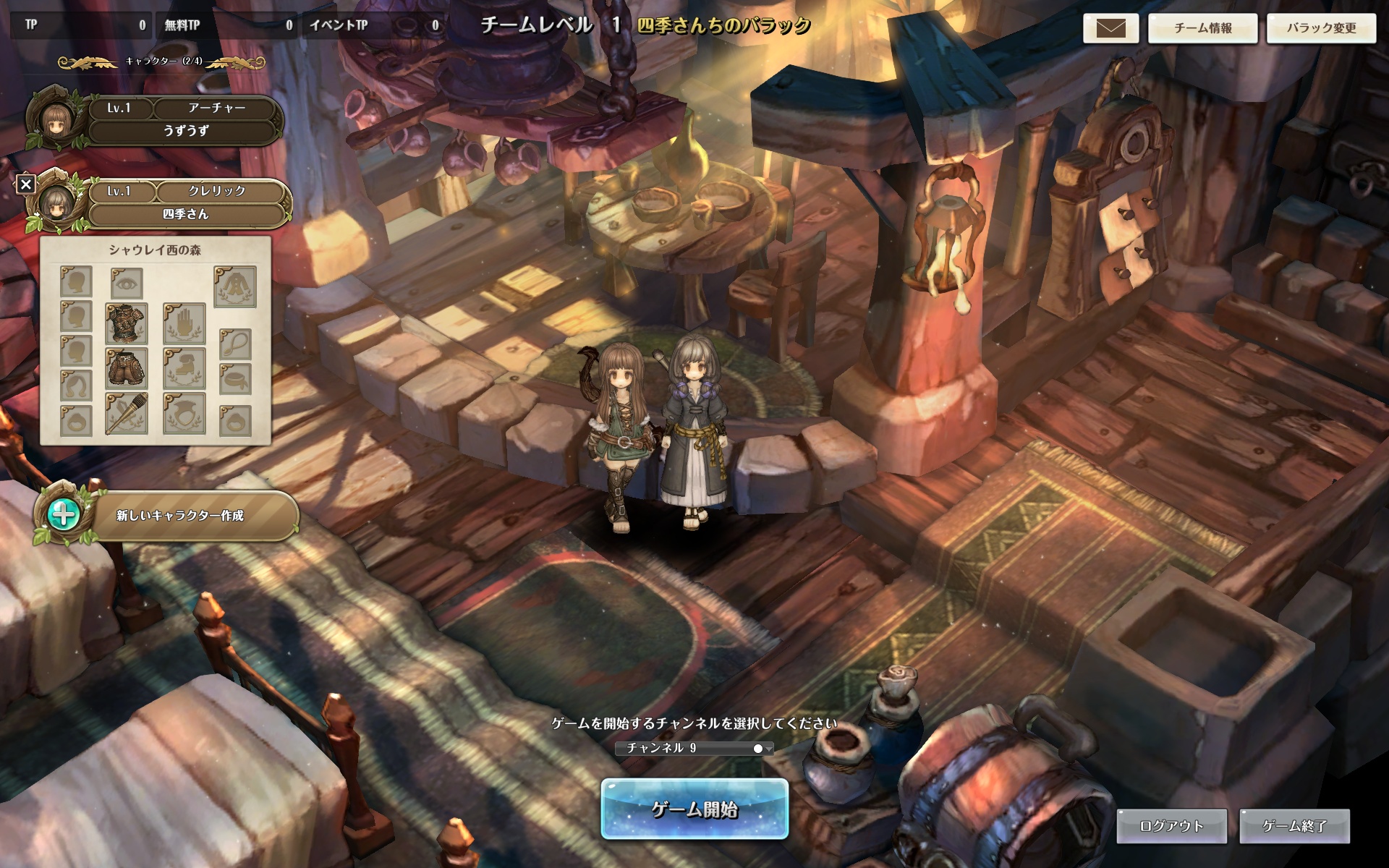Close the cleric equipment panel
Viewport: 1389px width, 868px height.
pos(26,184)
